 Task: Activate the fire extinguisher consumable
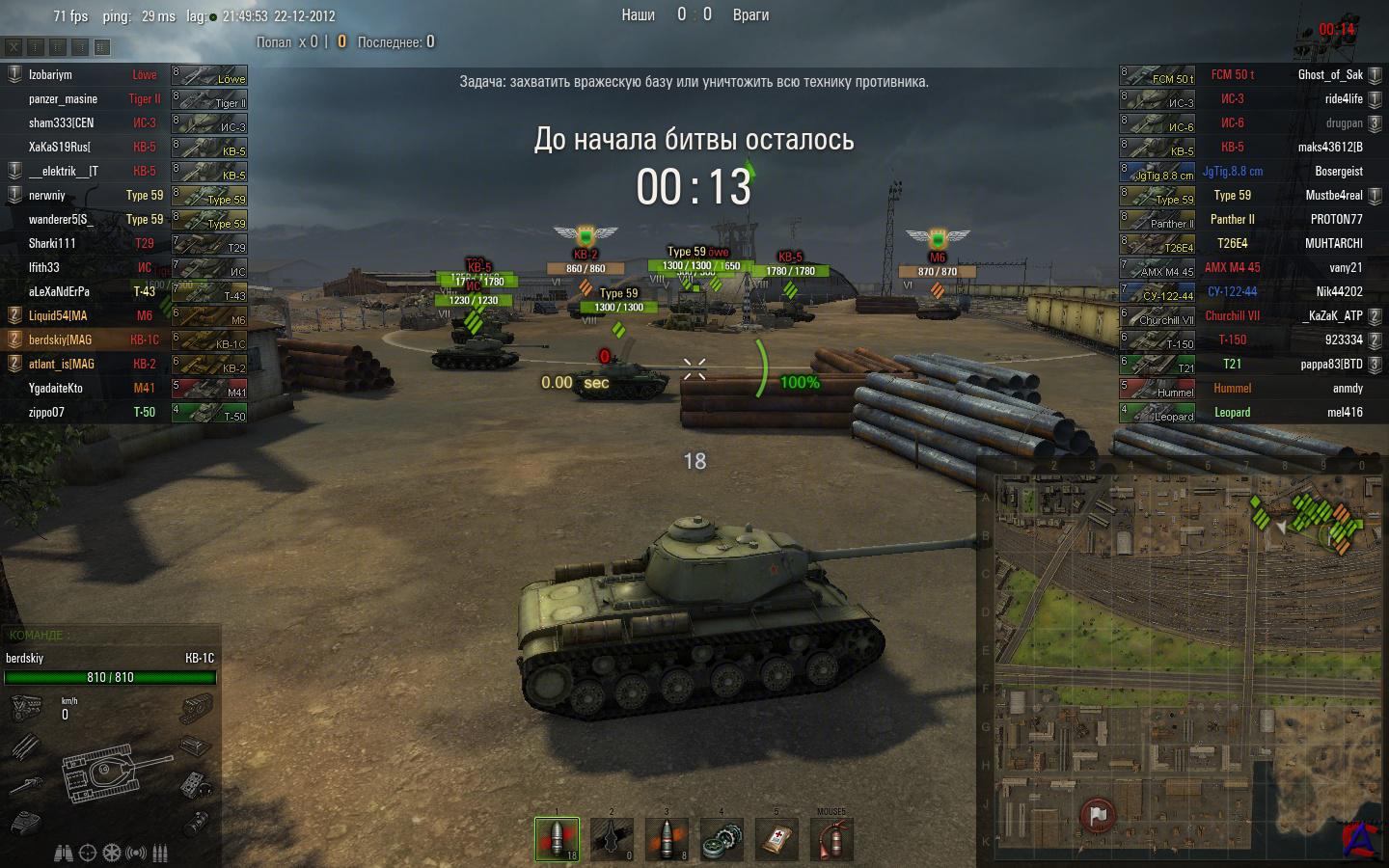(x=831, y=839)
